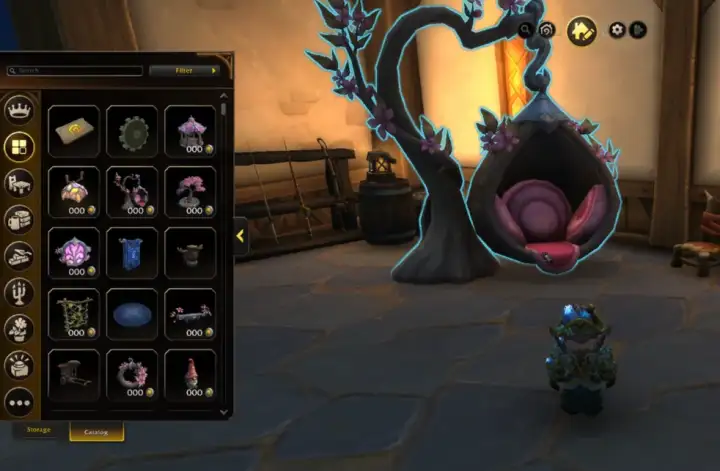
Task: Open the candelabra lighting category
Action: [19, 292]
